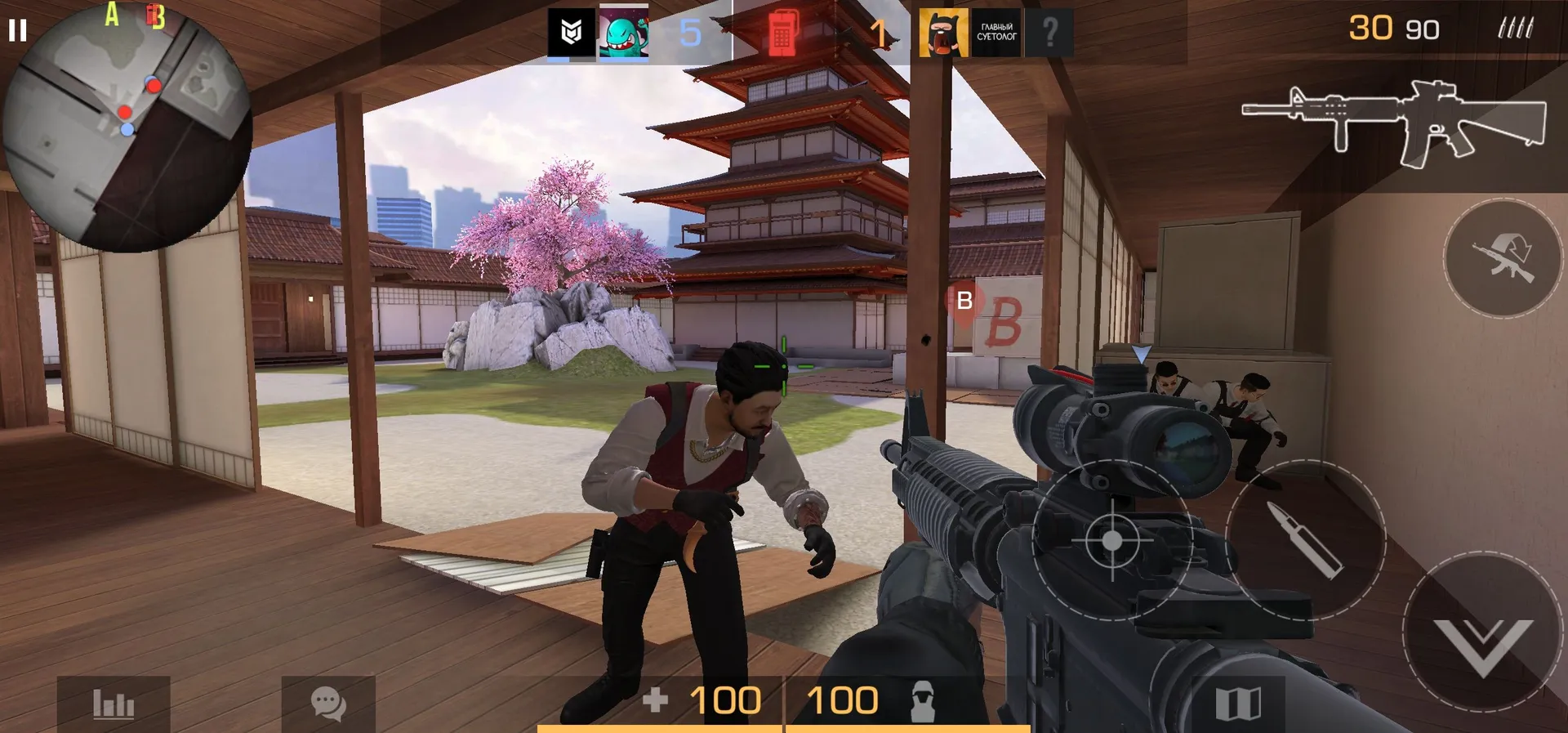Crouch with the down-chevron button
The height and width of the screenshot is (733, 1568).
pyautogui.click(x=1482, y=633)
